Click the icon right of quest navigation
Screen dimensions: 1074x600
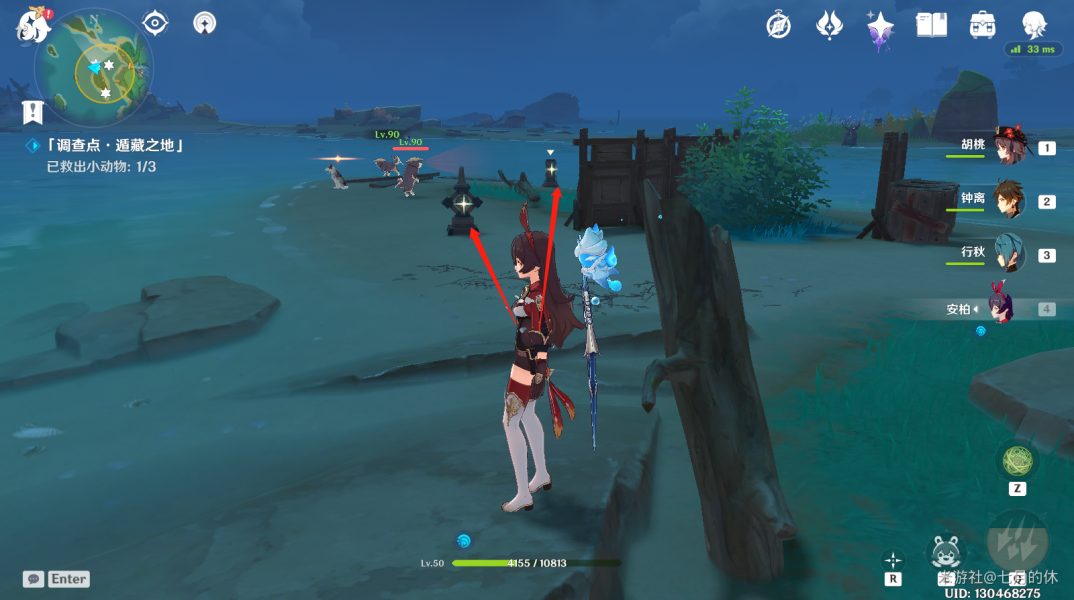[x=204, y=22]
